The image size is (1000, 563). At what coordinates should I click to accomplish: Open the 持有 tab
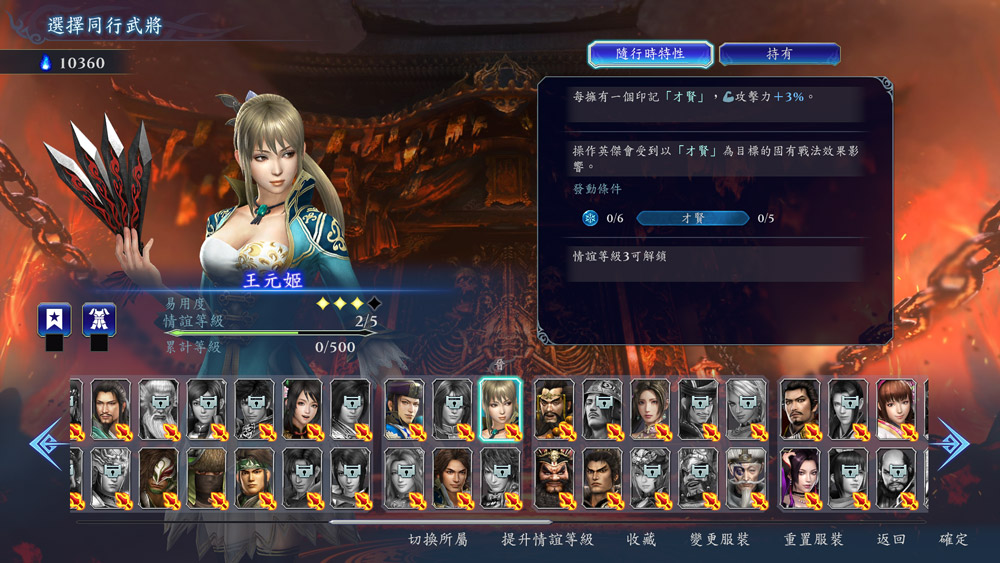(x=779, y=54)
